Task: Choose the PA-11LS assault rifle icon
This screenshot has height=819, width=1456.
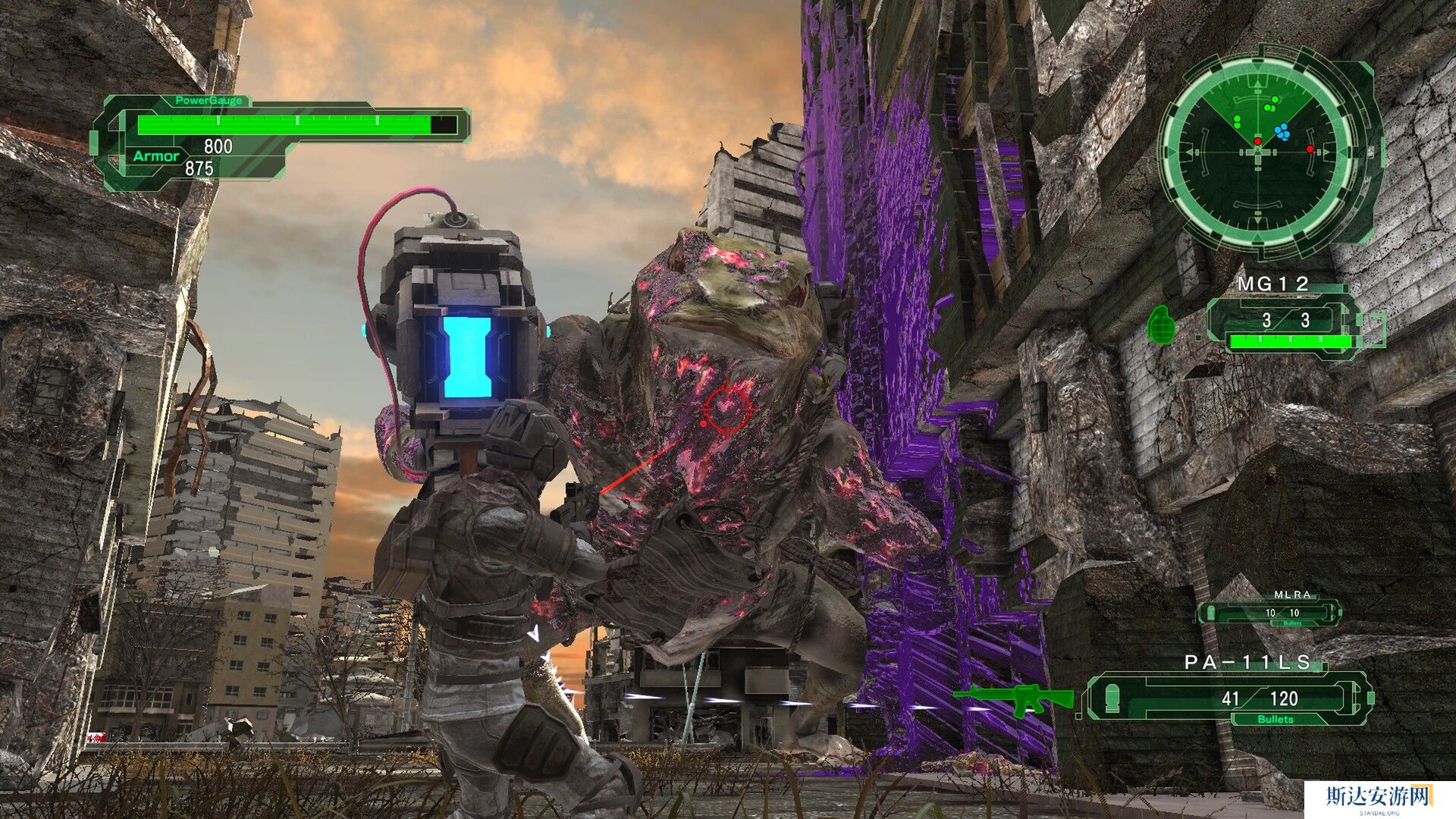Action: [1013, 699]
